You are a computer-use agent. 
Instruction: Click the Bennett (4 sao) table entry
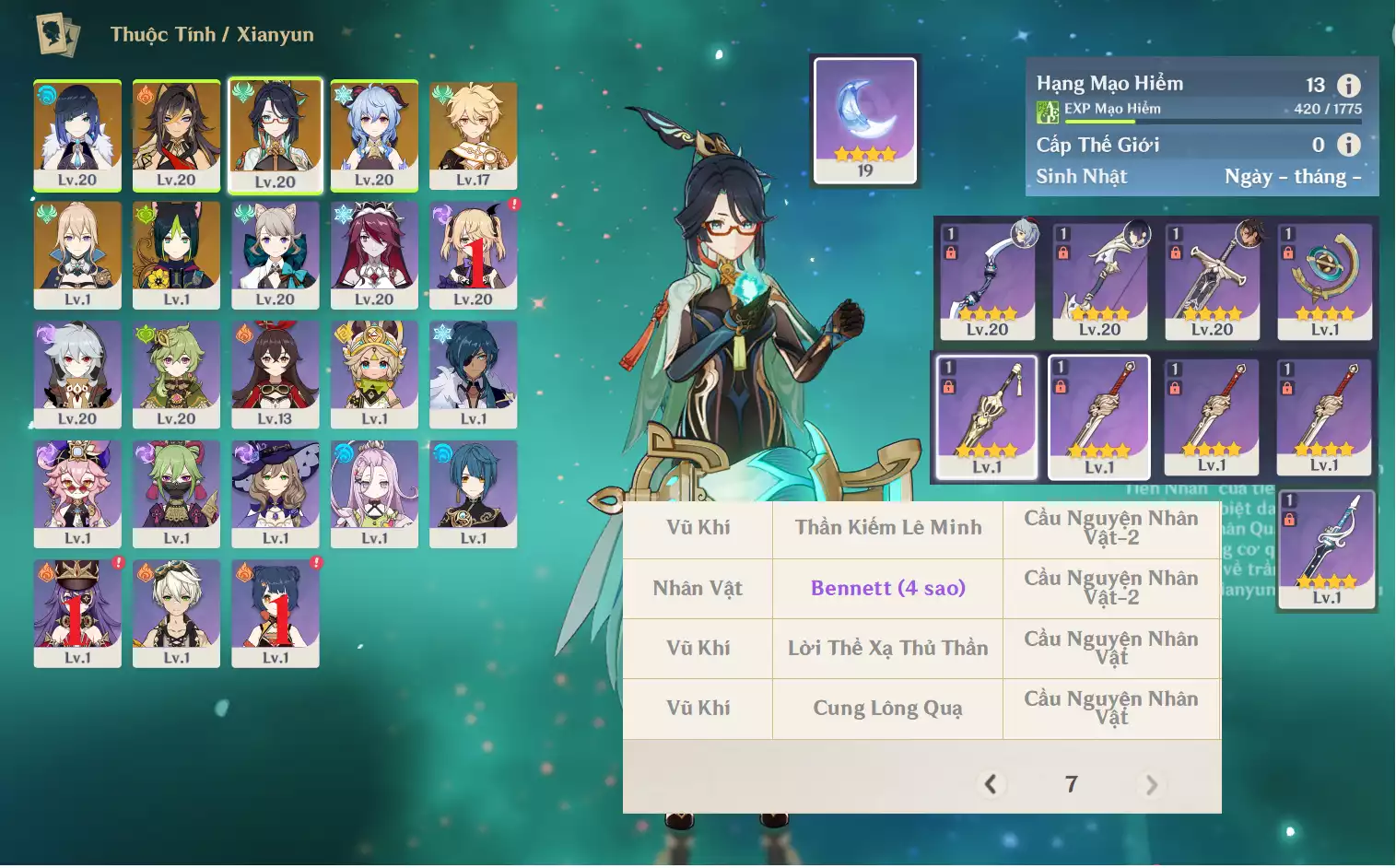(887, 588)
